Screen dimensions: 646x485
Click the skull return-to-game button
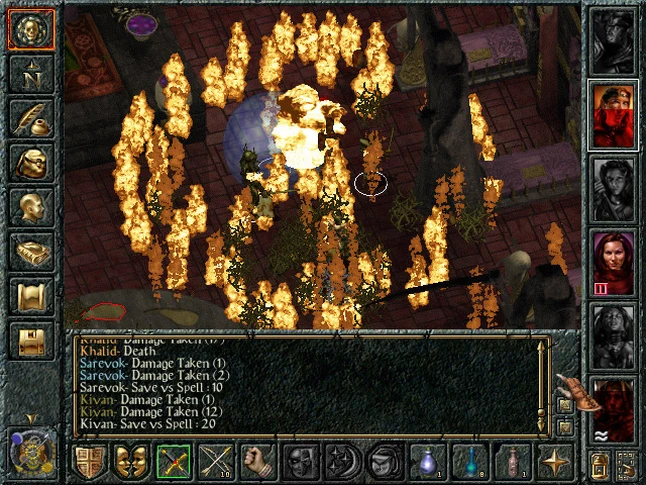30,31
